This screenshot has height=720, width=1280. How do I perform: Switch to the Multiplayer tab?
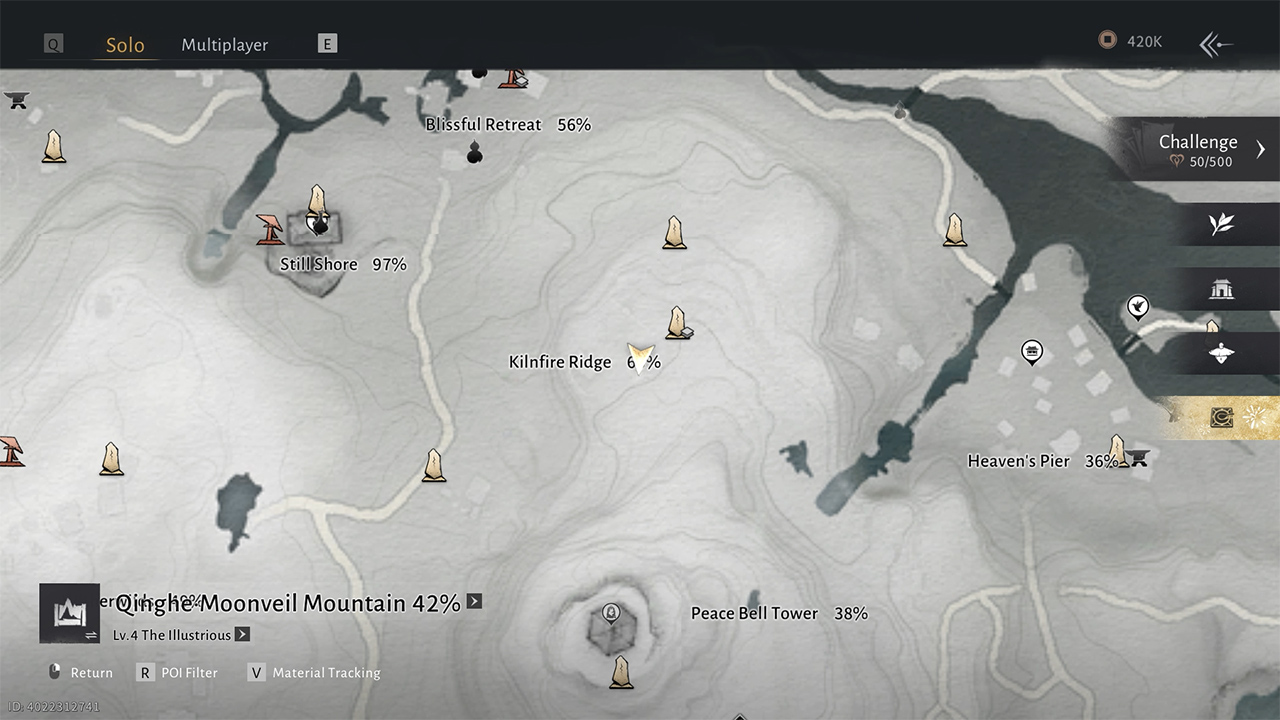coord(224,45)
